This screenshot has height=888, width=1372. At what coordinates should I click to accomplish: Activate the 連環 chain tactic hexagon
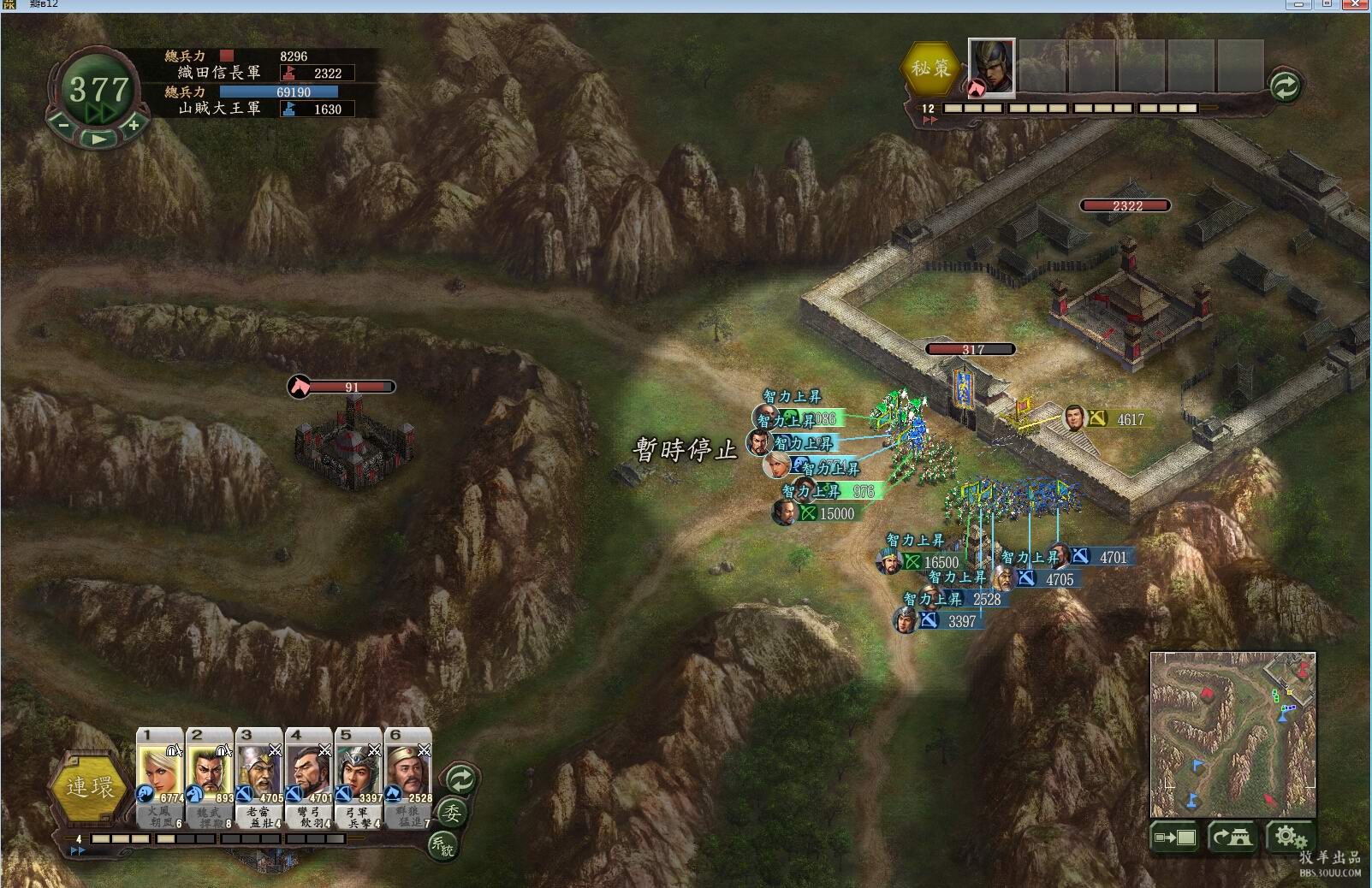coord(89,786)
